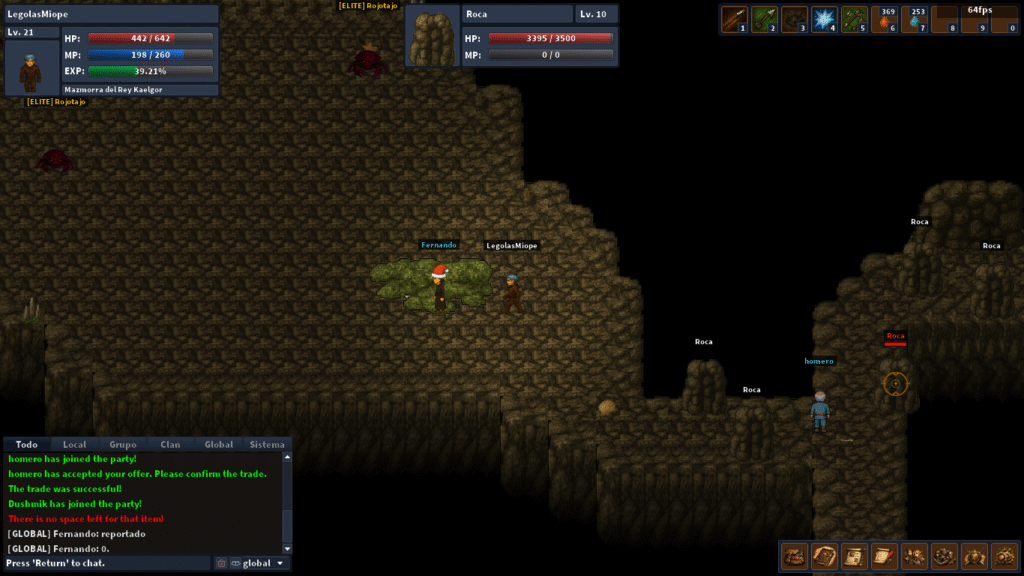Select the Clan chat tab

pos(170,444)
